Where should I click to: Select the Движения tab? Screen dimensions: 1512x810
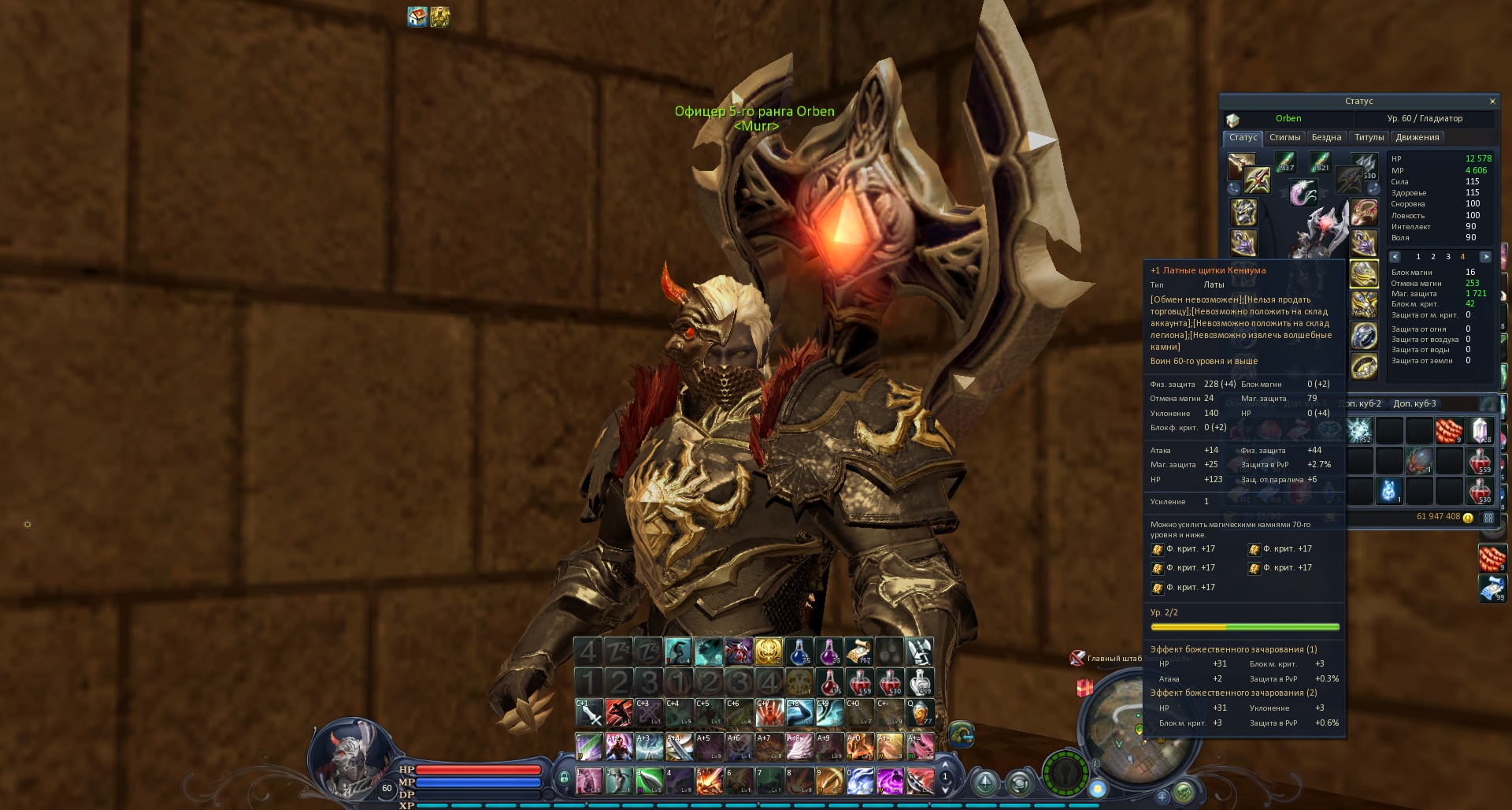(x=1417, y=138)
